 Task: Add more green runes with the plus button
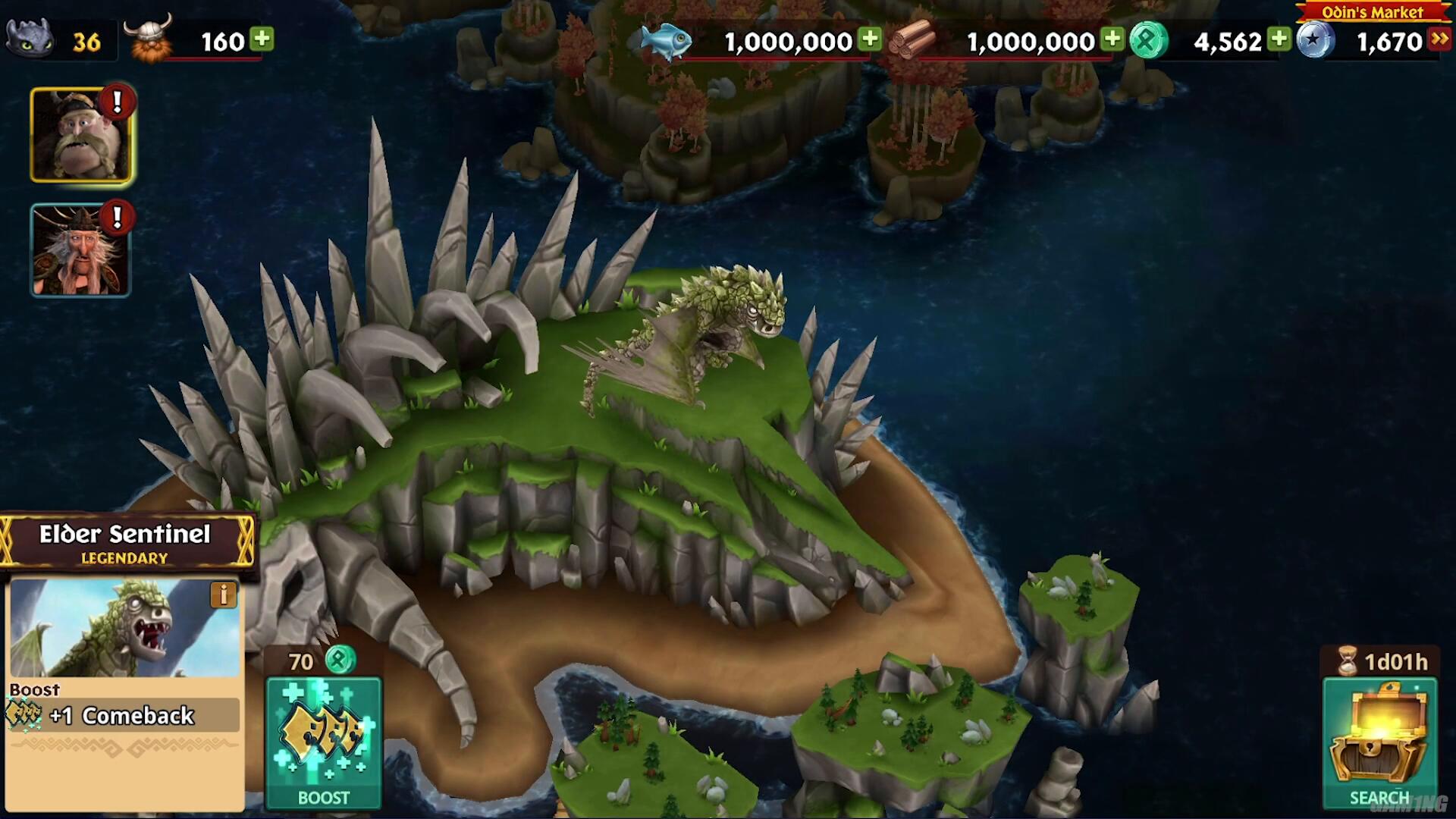[1279, 39]
